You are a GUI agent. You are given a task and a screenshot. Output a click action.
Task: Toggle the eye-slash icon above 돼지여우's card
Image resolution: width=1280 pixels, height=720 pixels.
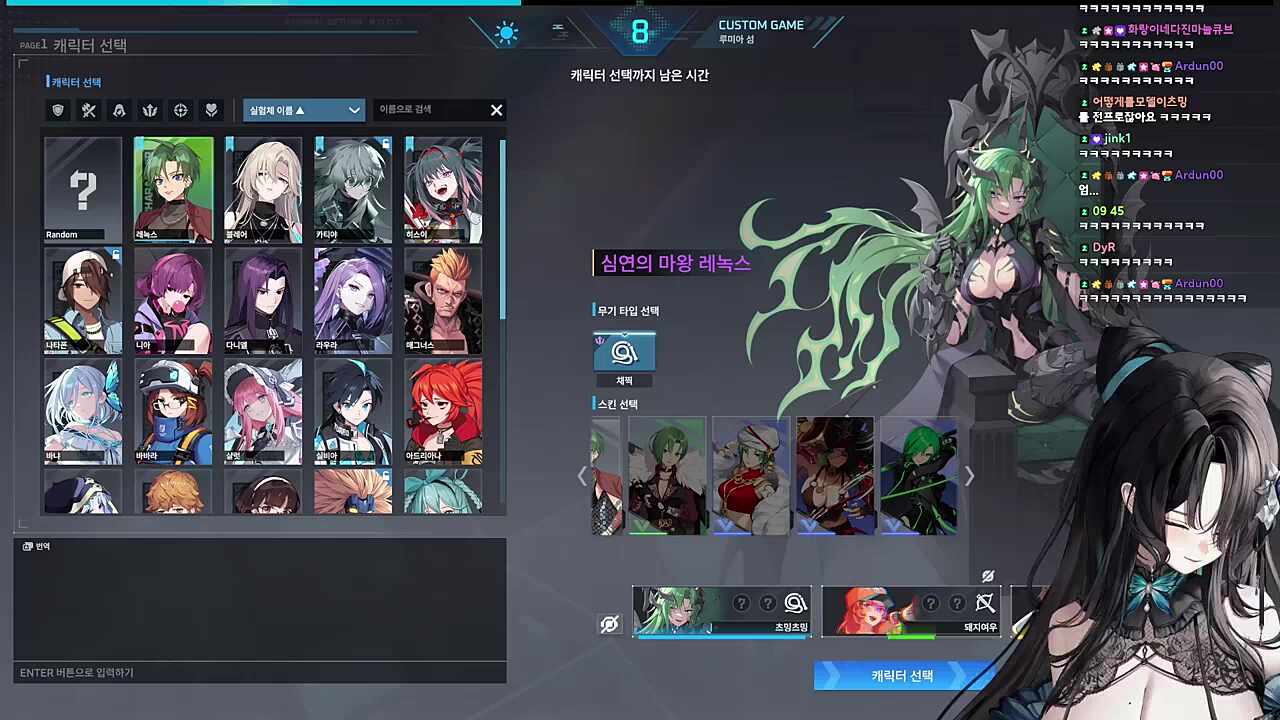987,576
